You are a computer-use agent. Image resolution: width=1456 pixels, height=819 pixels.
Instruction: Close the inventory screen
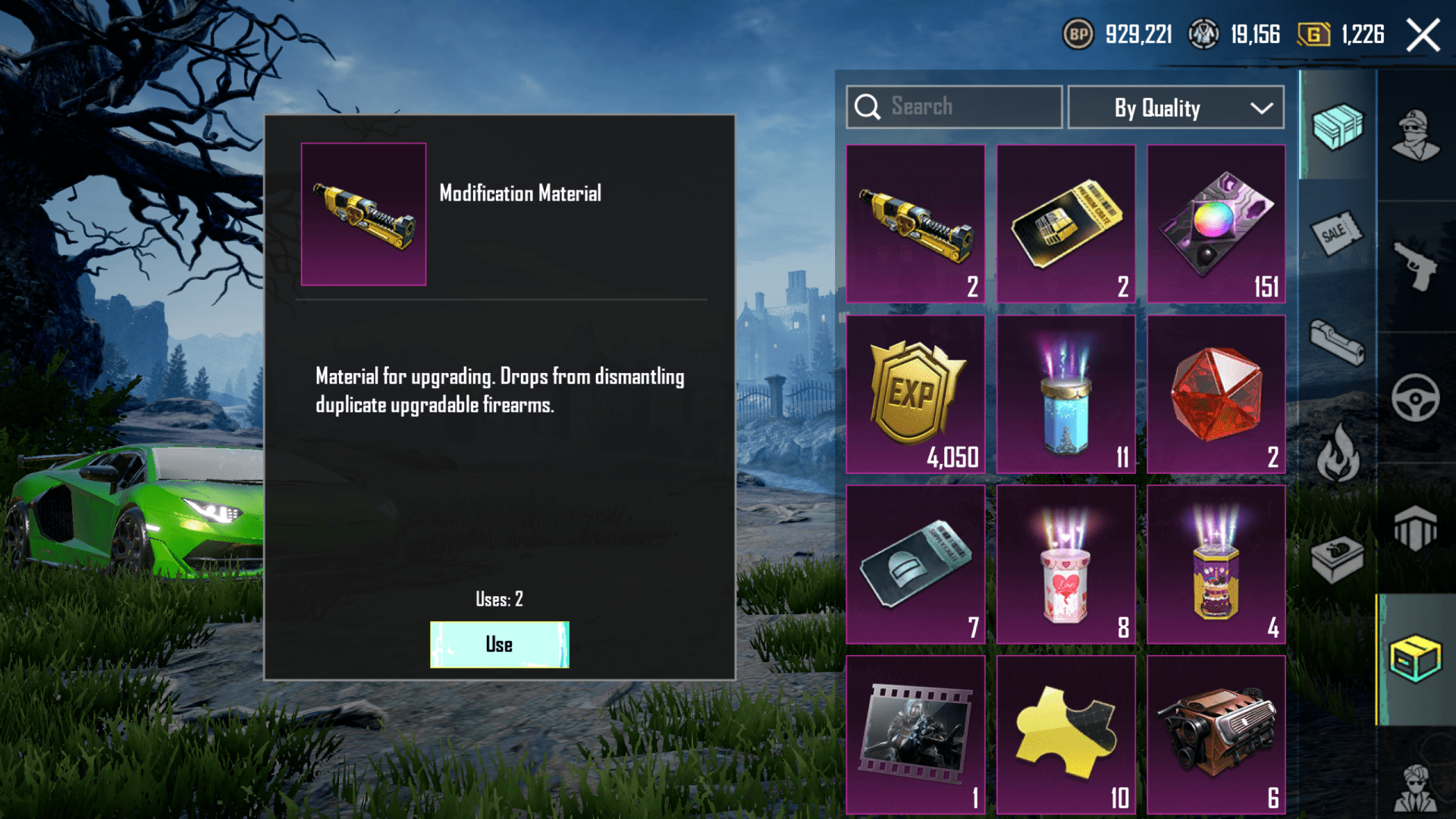click(1423, 35)
